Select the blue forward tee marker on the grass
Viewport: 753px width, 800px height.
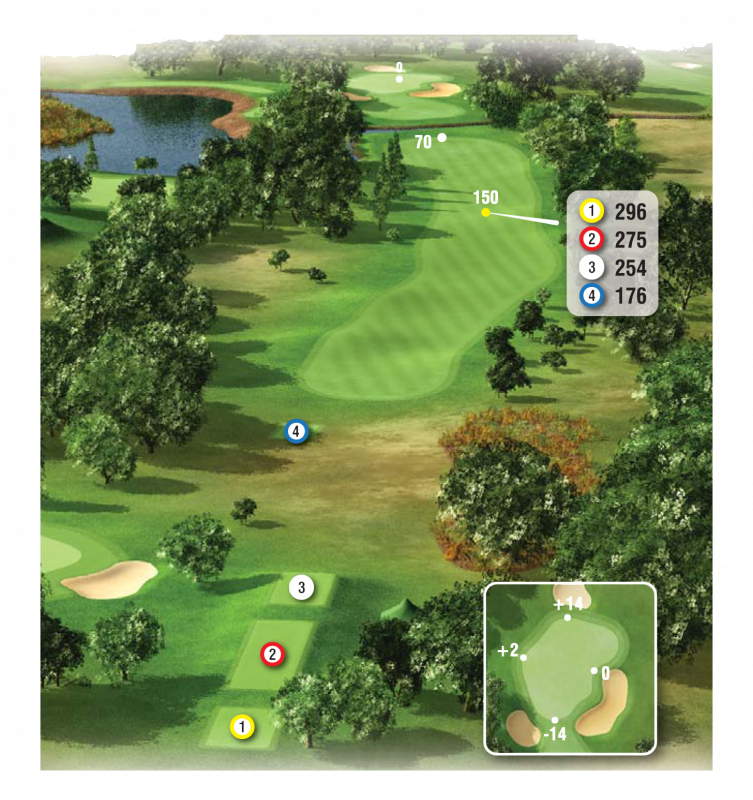pyautogui.click(x=296, y=432)
